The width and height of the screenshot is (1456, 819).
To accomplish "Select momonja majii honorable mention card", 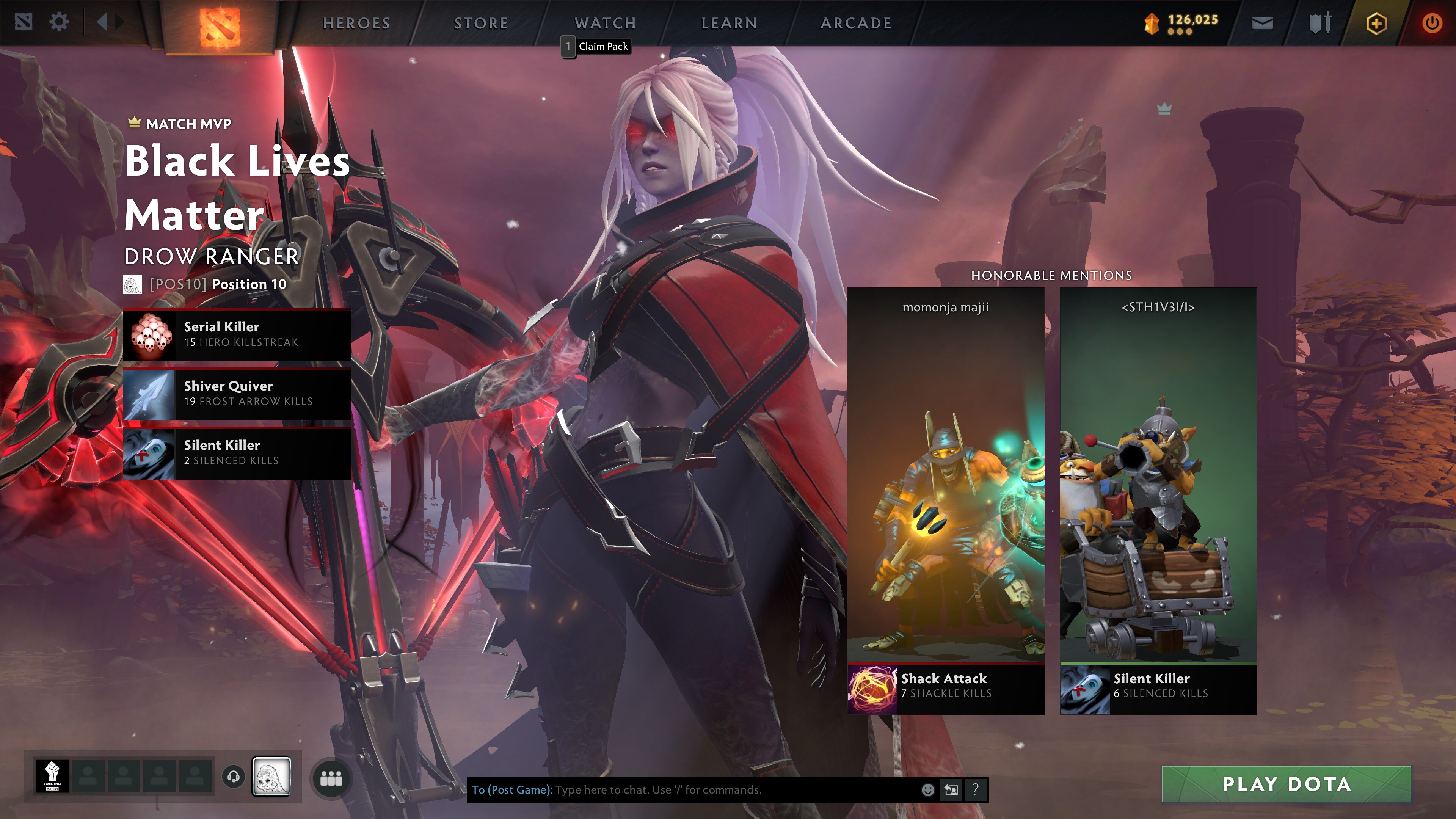I will pyautogui.click(x=946, y=500).
